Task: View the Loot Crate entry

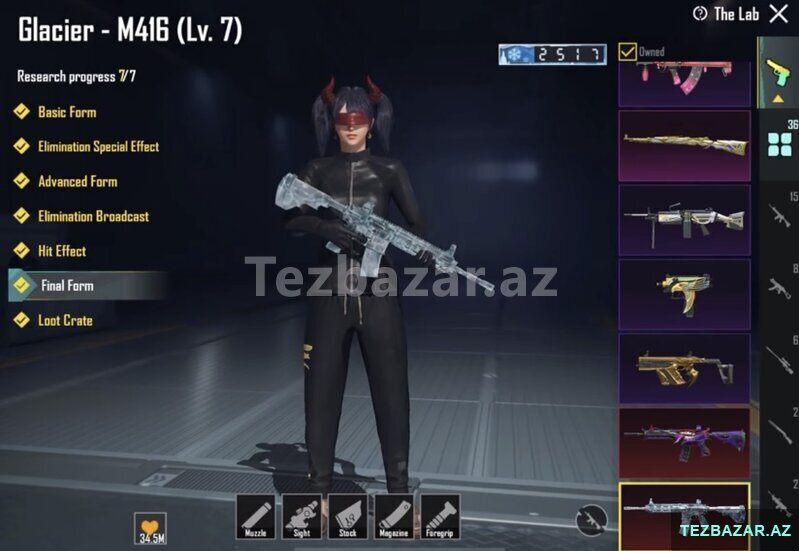Action: point(65,321)
